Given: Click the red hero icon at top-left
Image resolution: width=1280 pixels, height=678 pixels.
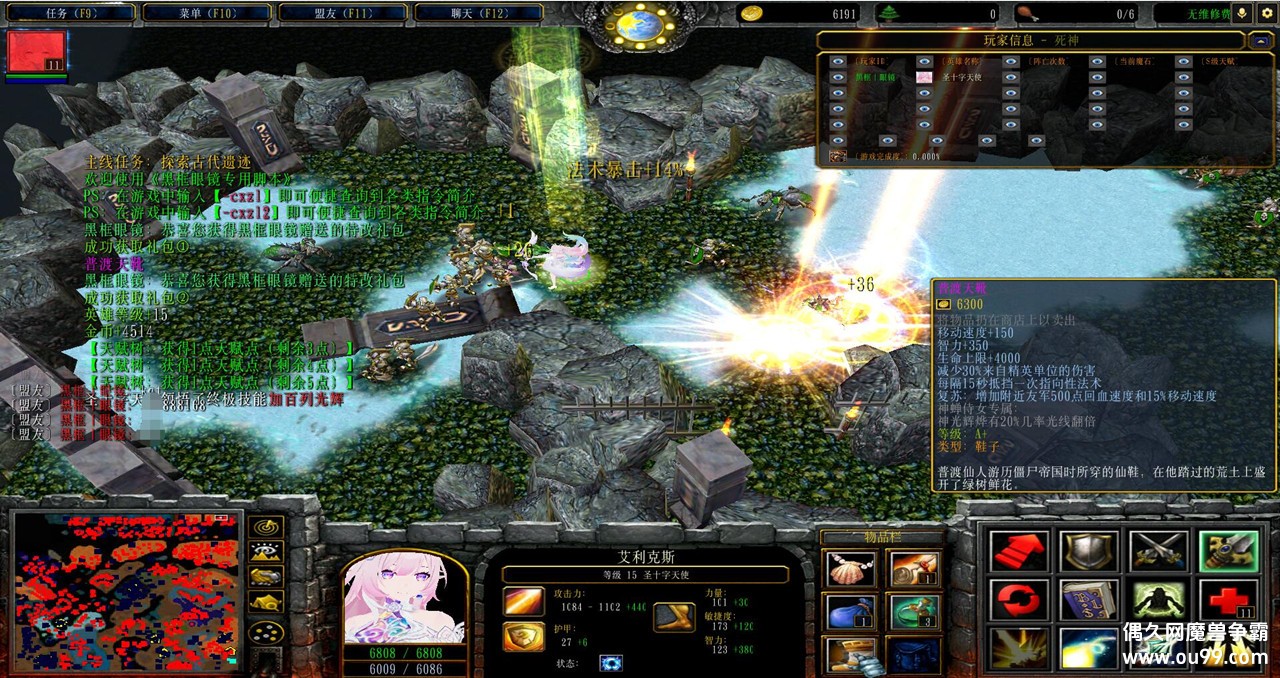Looking at the screenshot, I should pyautogui.click(x=37, y=52).
